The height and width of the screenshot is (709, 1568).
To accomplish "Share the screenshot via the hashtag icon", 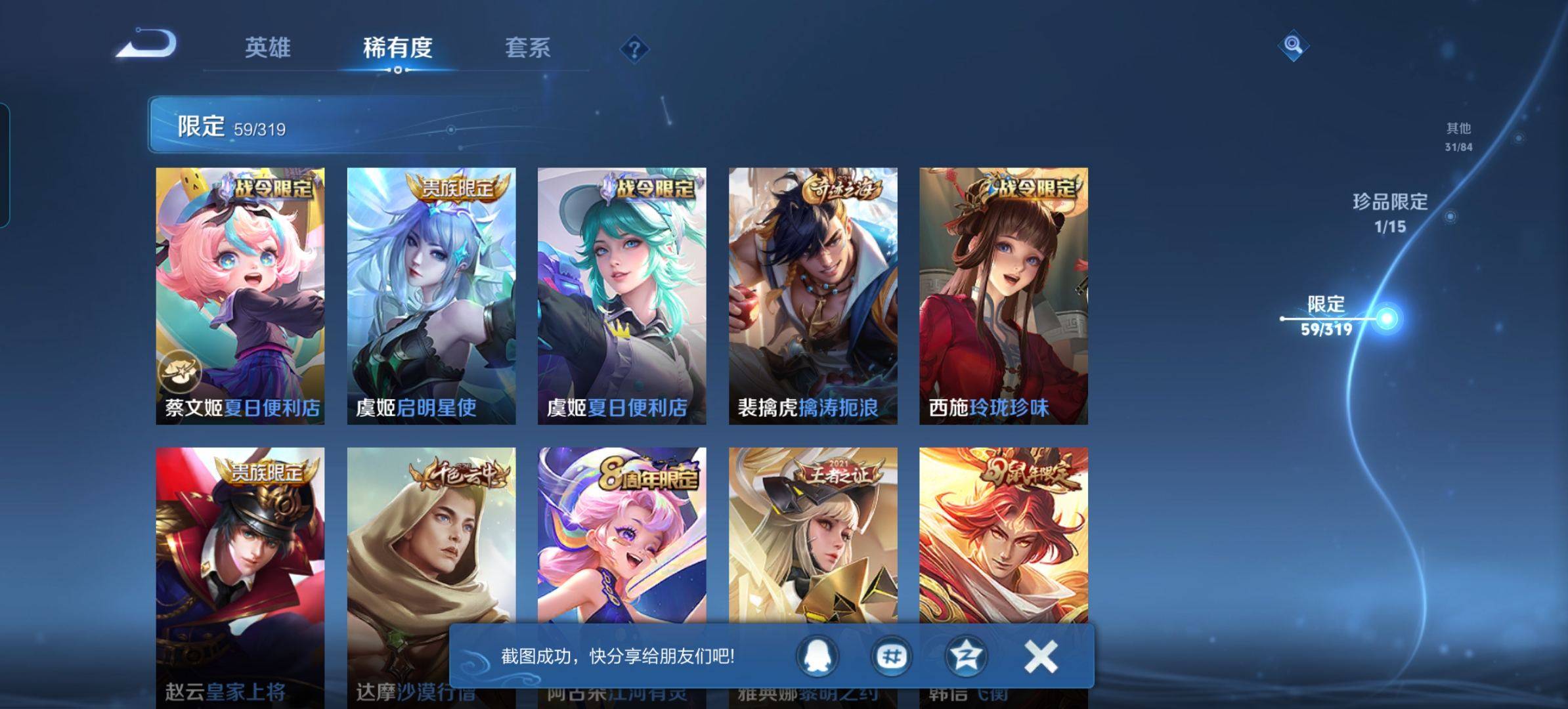I will (892, 656).
